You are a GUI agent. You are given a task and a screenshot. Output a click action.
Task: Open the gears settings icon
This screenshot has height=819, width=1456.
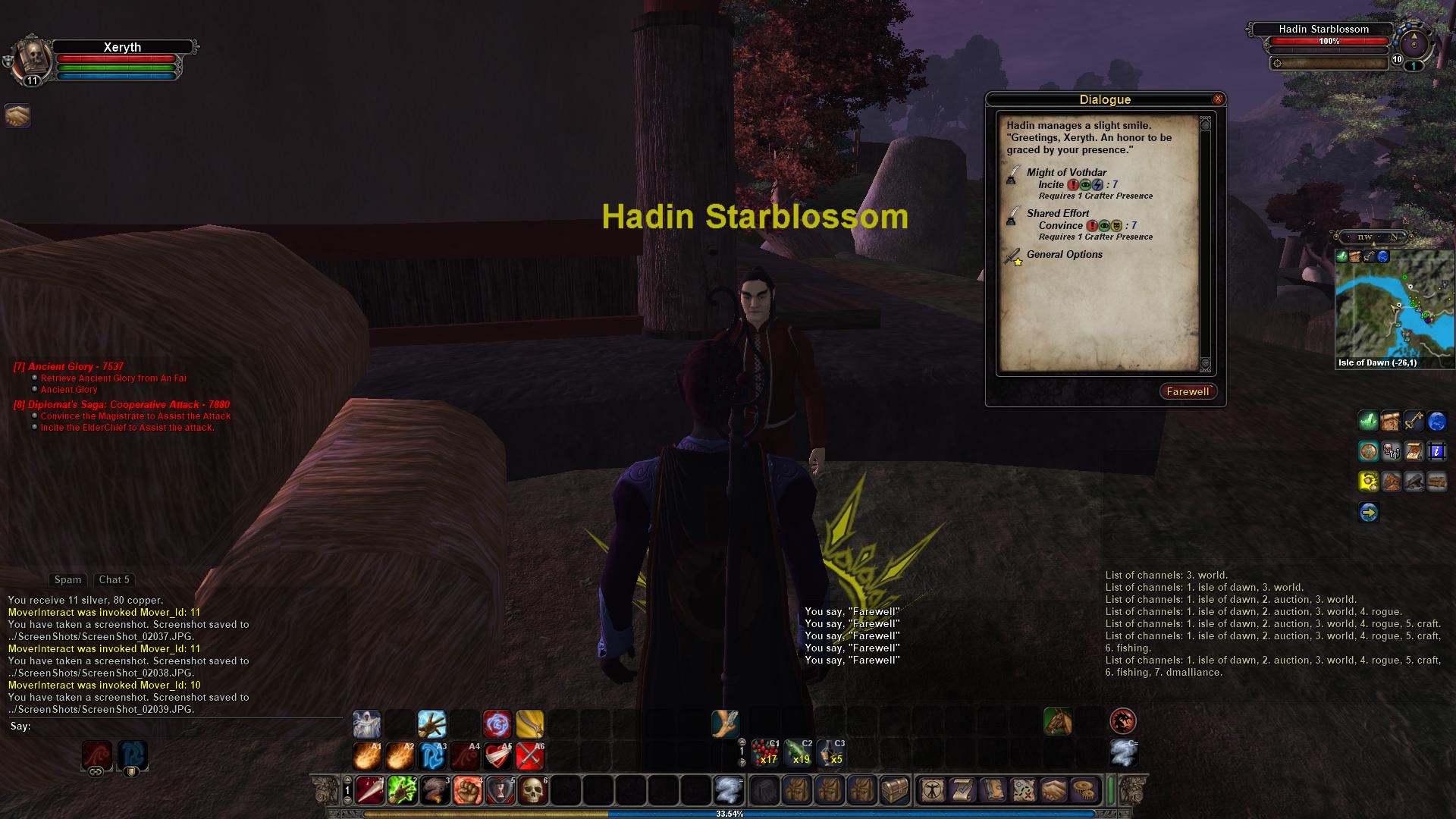1084,791
